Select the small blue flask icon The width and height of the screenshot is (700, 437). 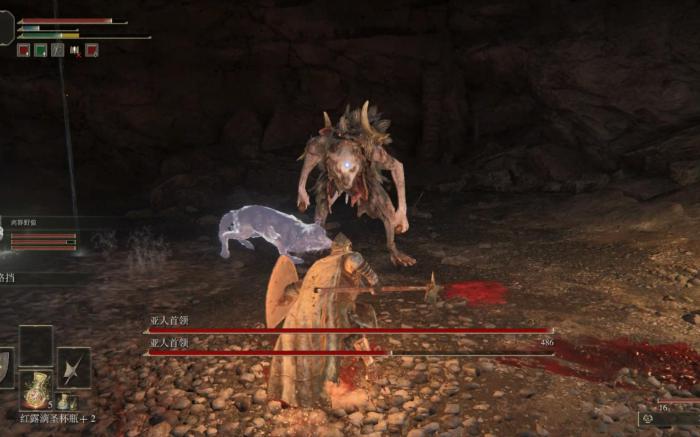click(x=62, y=401)
